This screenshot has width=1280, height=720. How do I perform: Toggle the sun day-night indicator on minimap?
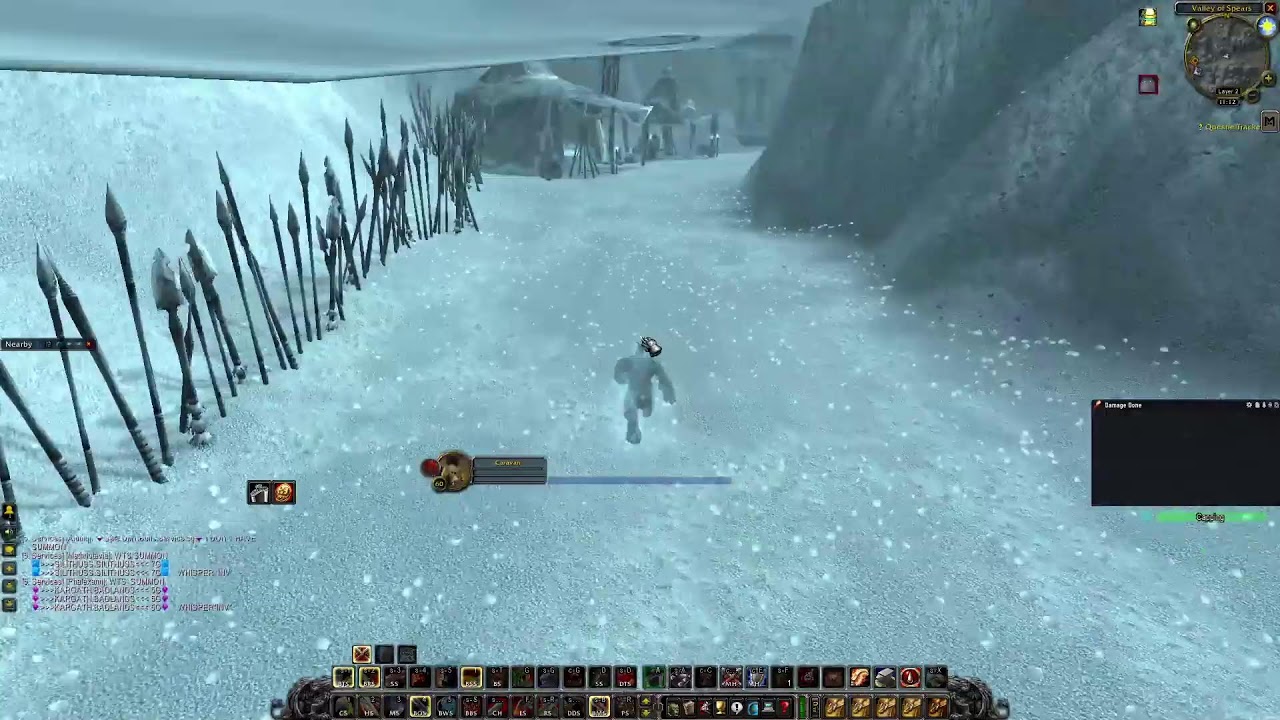click(x=1268, y=28)
